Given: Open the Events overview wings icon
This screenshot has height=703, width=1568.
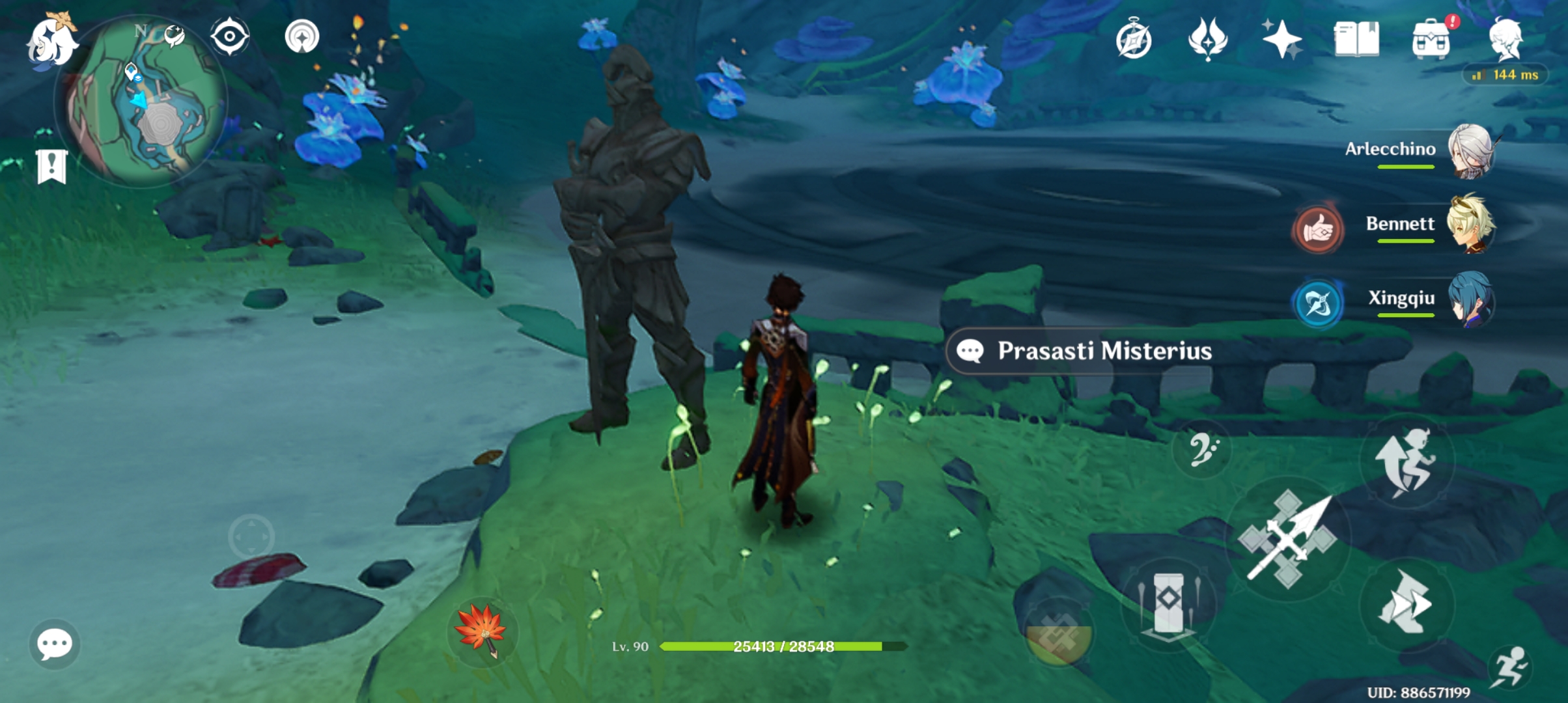Looking at the screenshot, I should coord(1208,40).
